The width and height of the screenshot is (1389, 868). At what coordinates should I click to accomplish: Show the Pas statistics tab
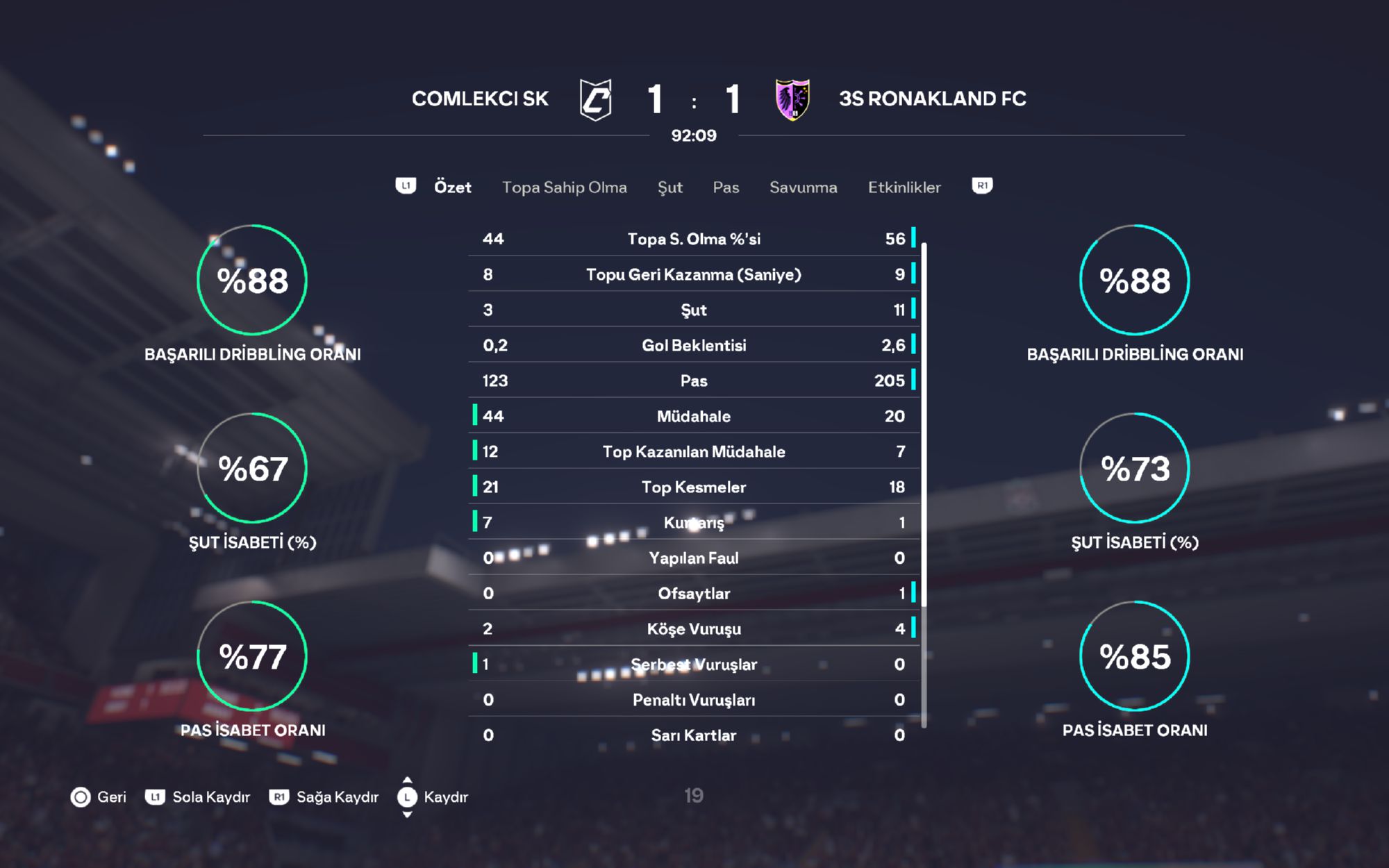[x=726, y=187]
